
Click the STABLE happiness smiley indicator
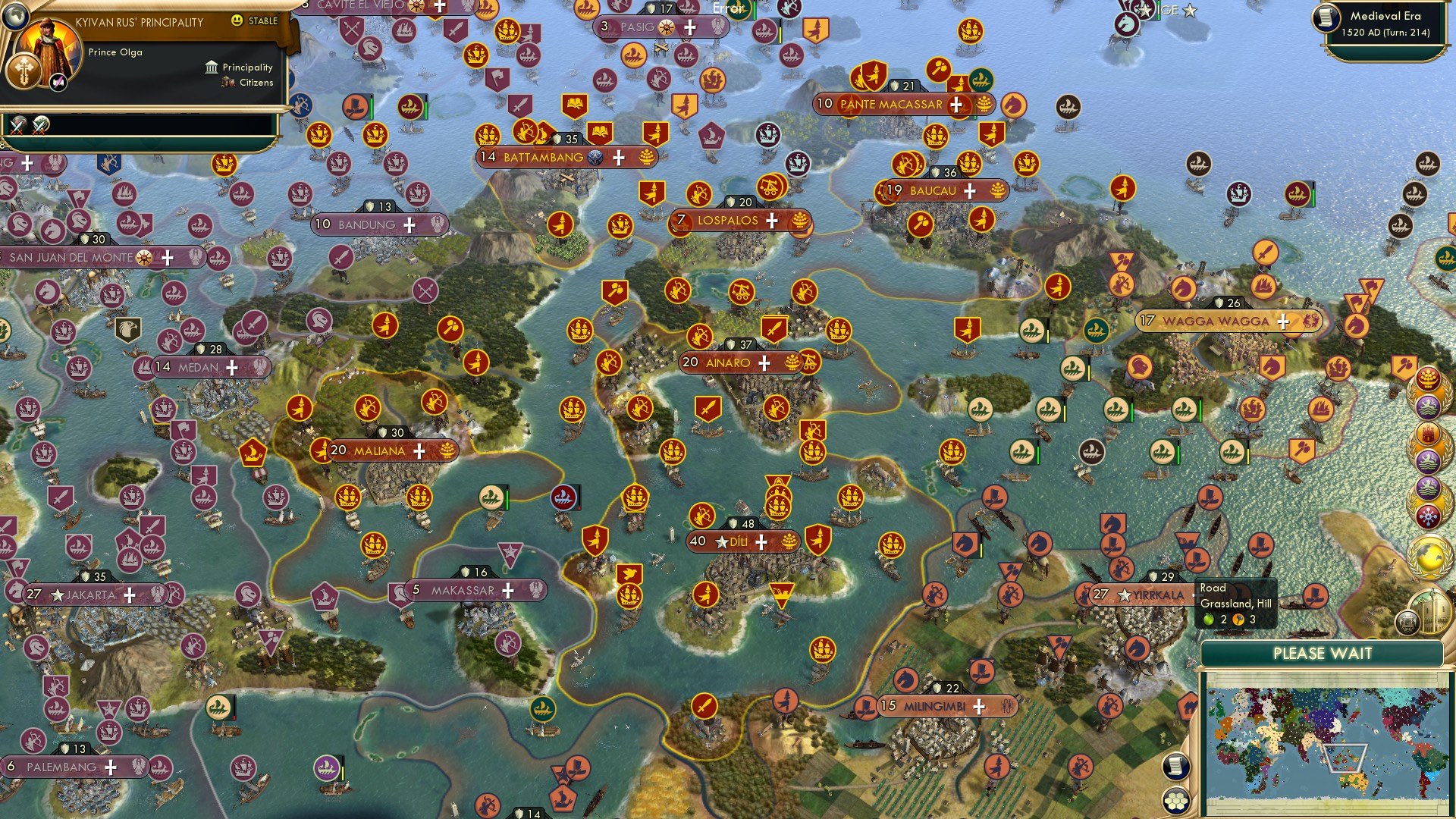click(x=237, y=23)
